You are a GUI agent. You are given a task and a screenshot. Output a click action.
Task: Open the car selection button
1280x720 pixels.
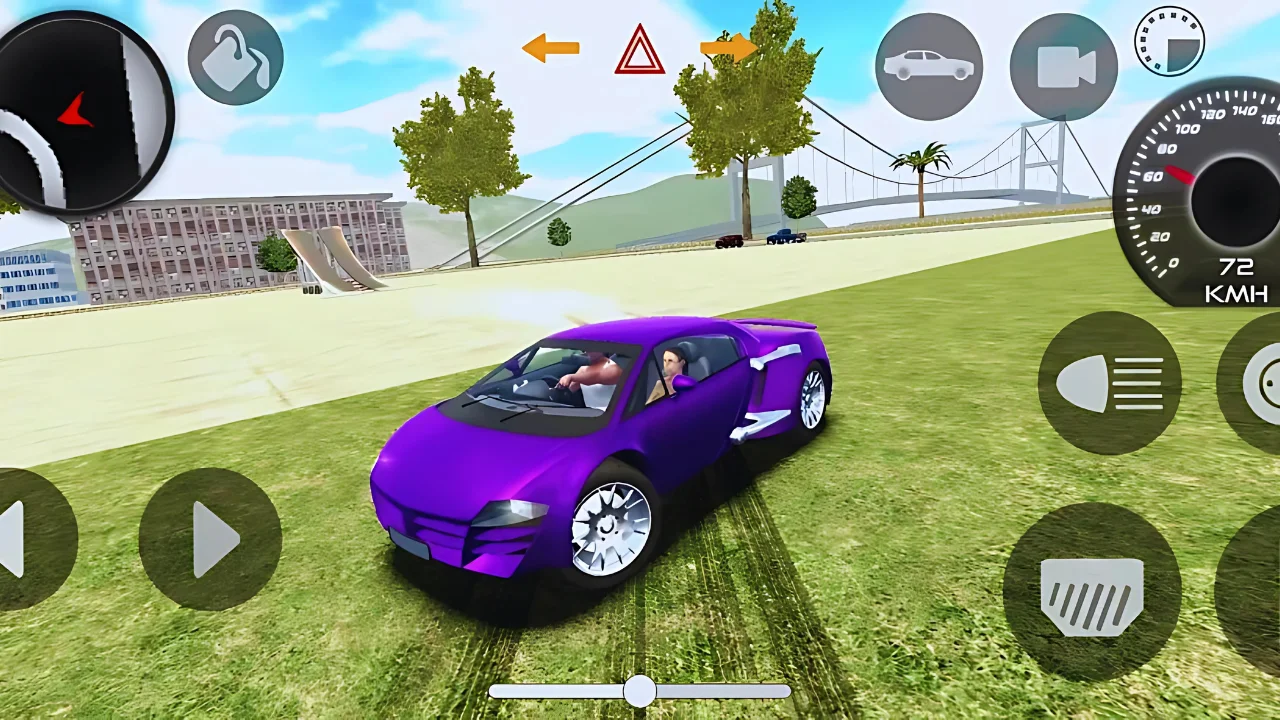click(929, 67)
